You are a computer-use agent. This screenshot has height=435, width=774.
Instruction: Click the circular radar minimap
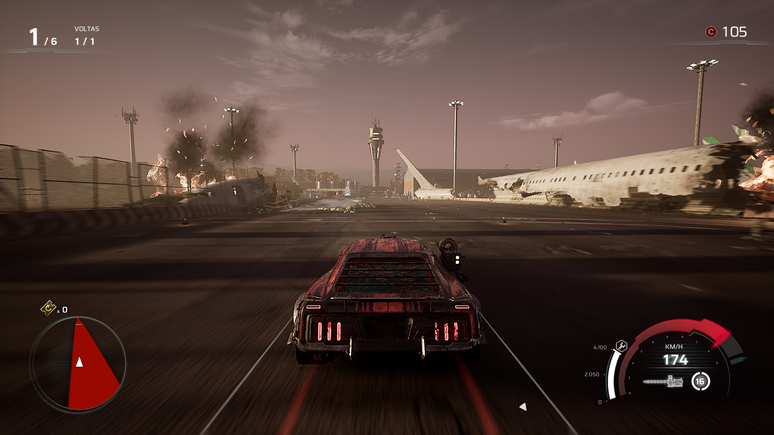tap(78, 364)
